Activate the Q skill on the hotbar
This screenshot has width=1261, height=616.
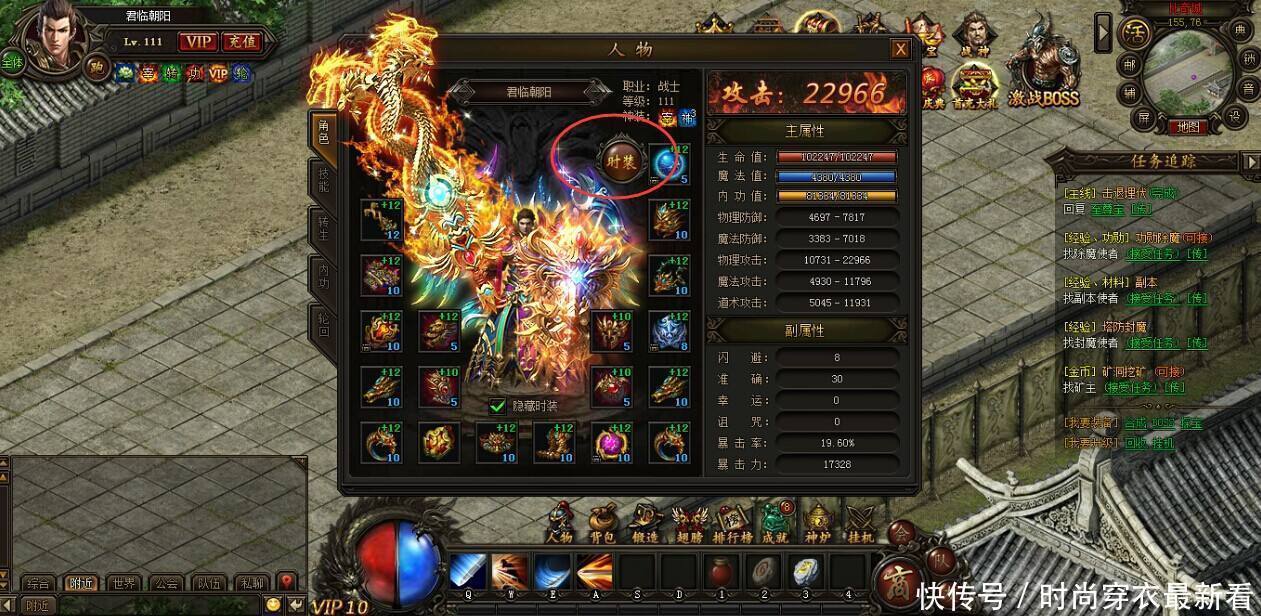467,573
